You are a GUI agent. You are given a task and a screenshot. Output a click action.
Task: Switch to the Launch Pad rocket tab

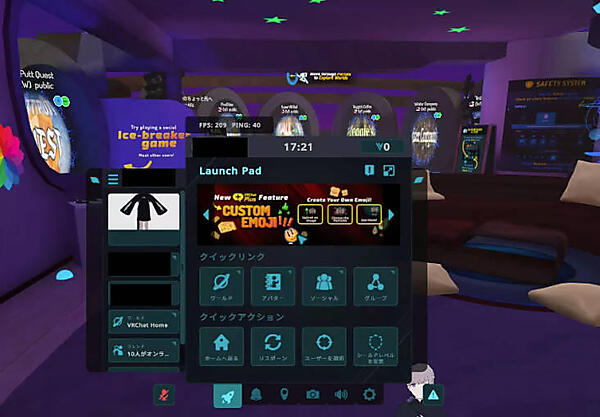click(228, 395)
